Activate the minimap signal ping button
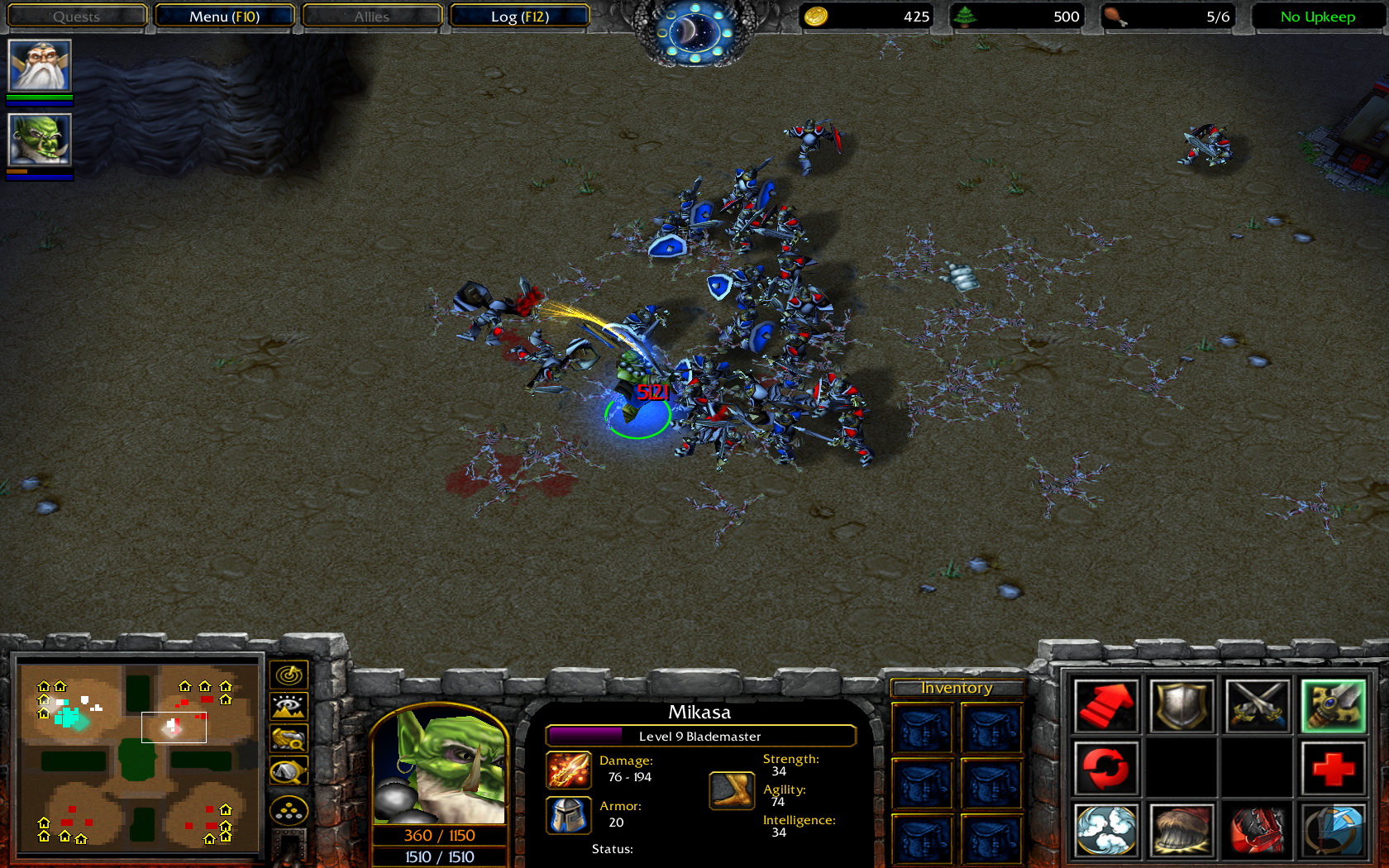The height and width of the screenshot is (868, 1389). [289, 675]
